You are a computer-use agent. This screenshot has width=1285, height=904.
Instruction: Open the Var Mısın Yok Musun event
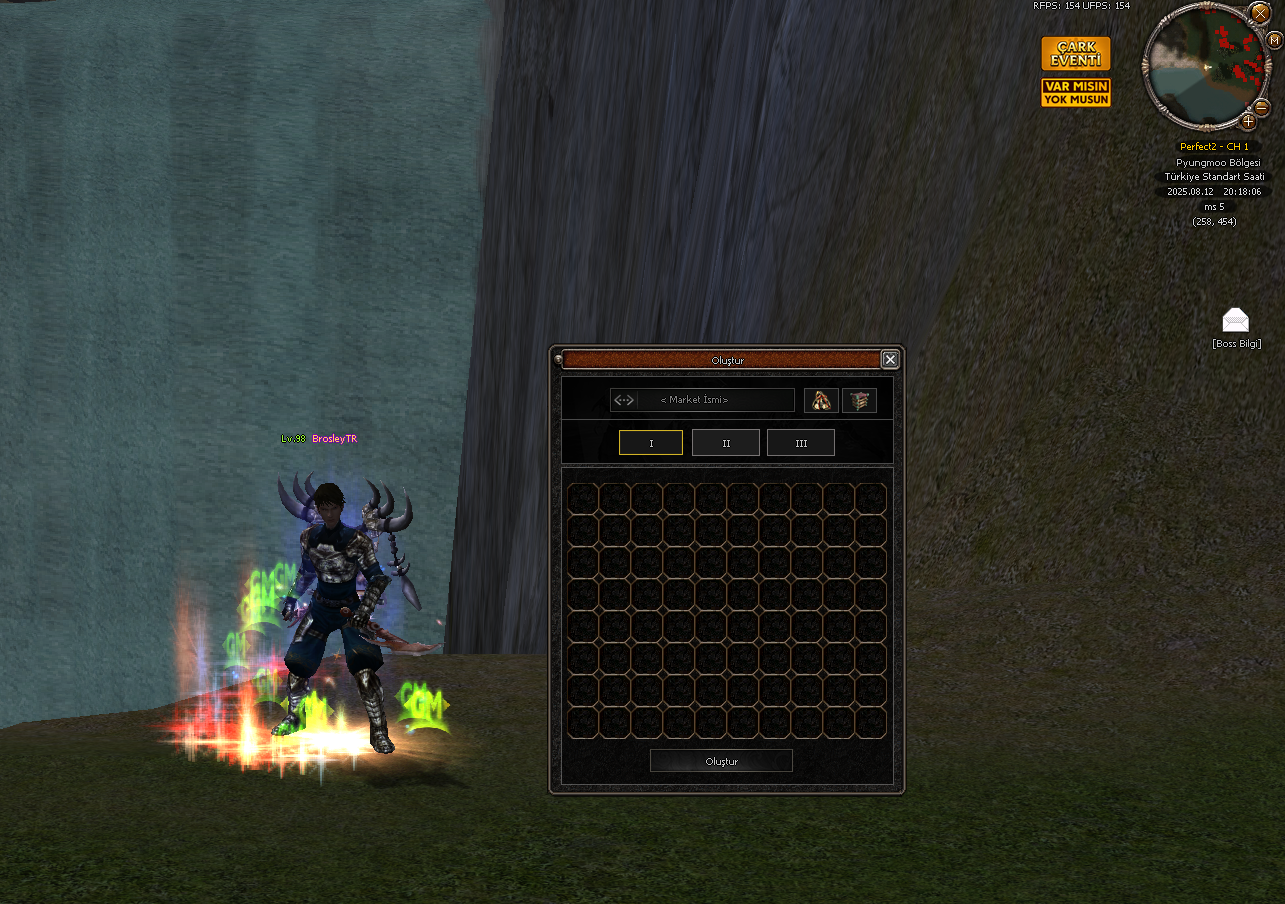click(x=1076, y=93)
